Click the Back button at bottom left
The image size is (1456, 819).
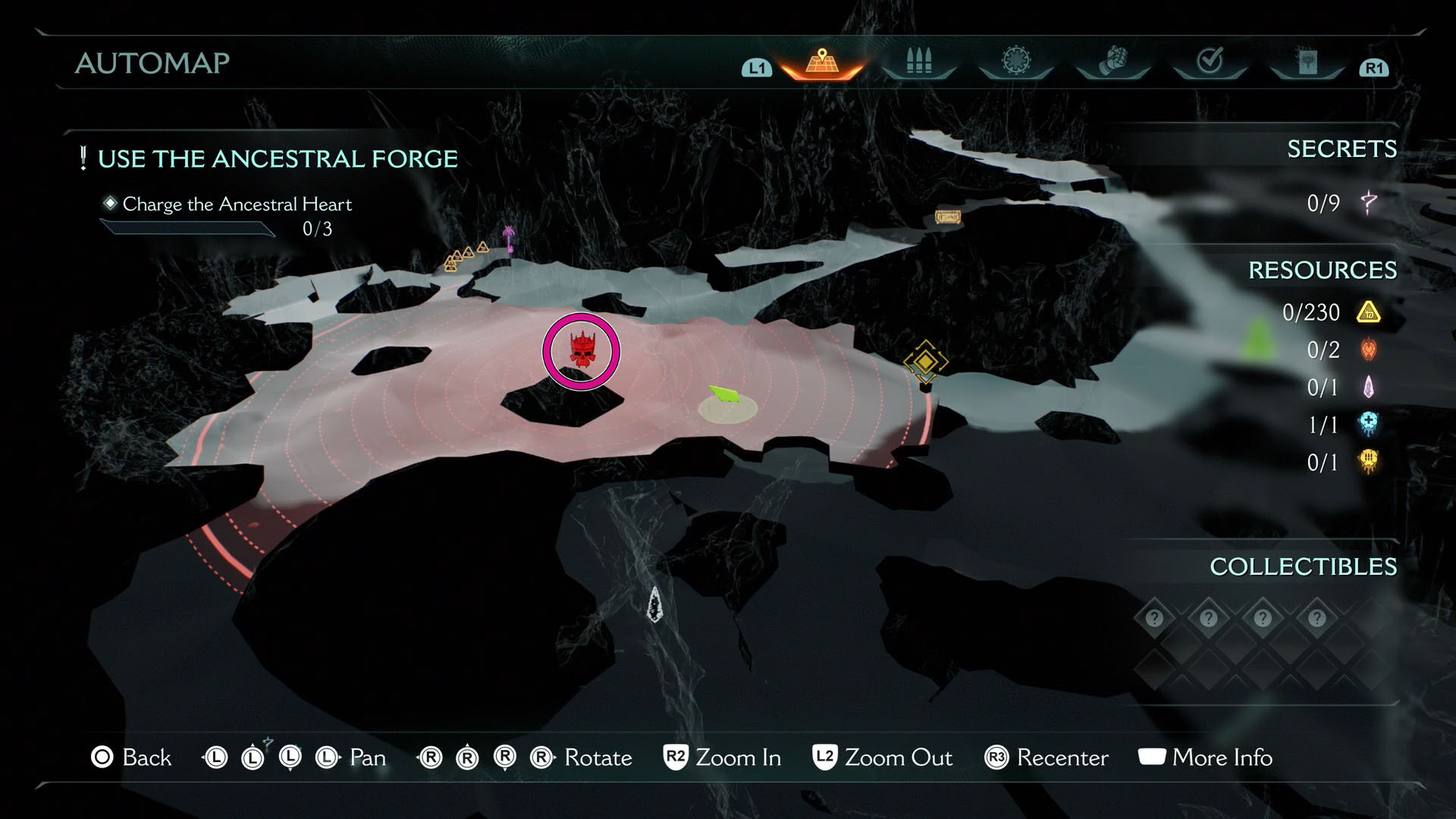click(x=134, y=758)
